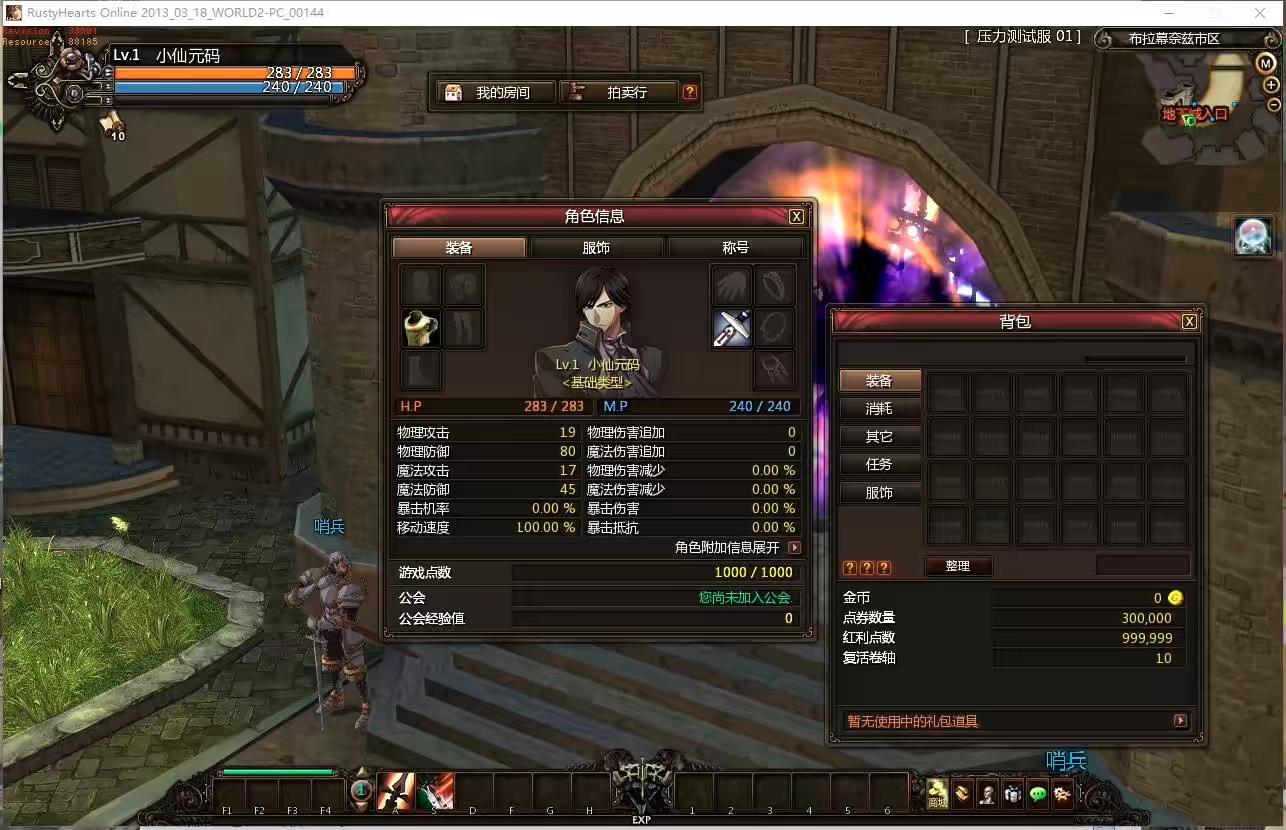Select the mannequin character icon near the taskbar
Image resolution: width=1286 pixels, height=830 pixels.
(987, 793)
